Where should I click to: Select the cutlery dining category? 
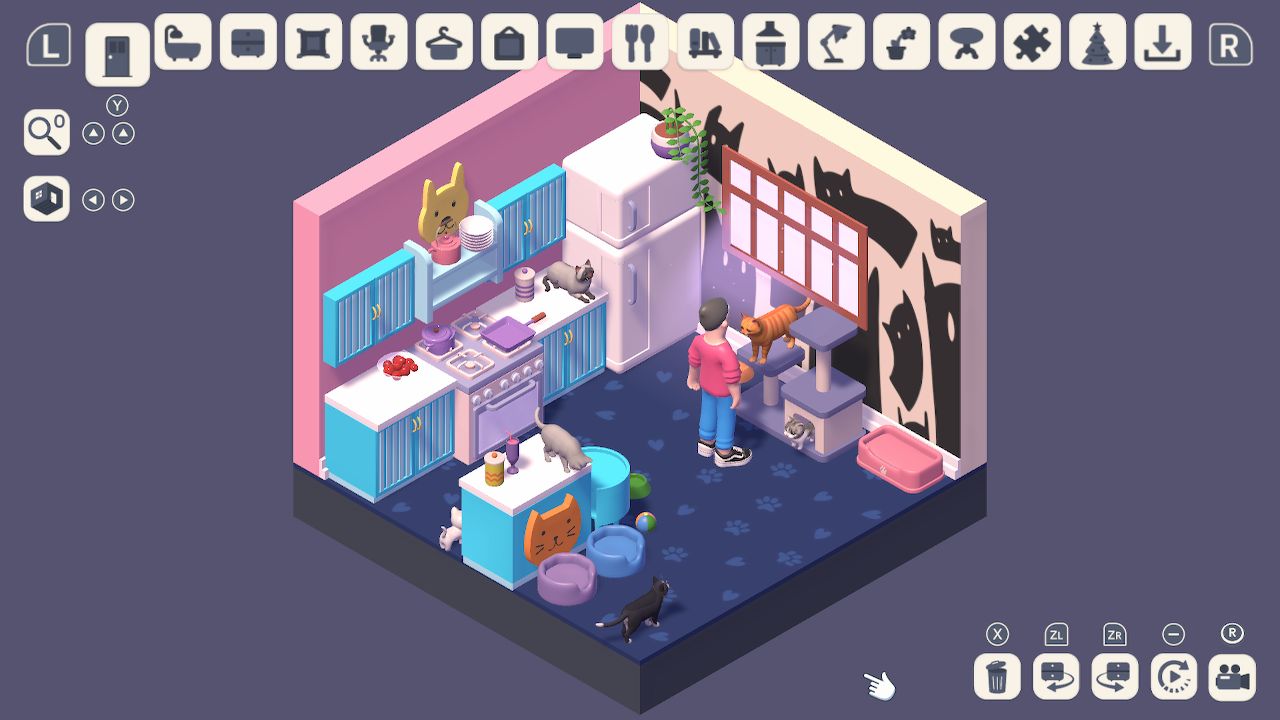(x=639, y=45)
